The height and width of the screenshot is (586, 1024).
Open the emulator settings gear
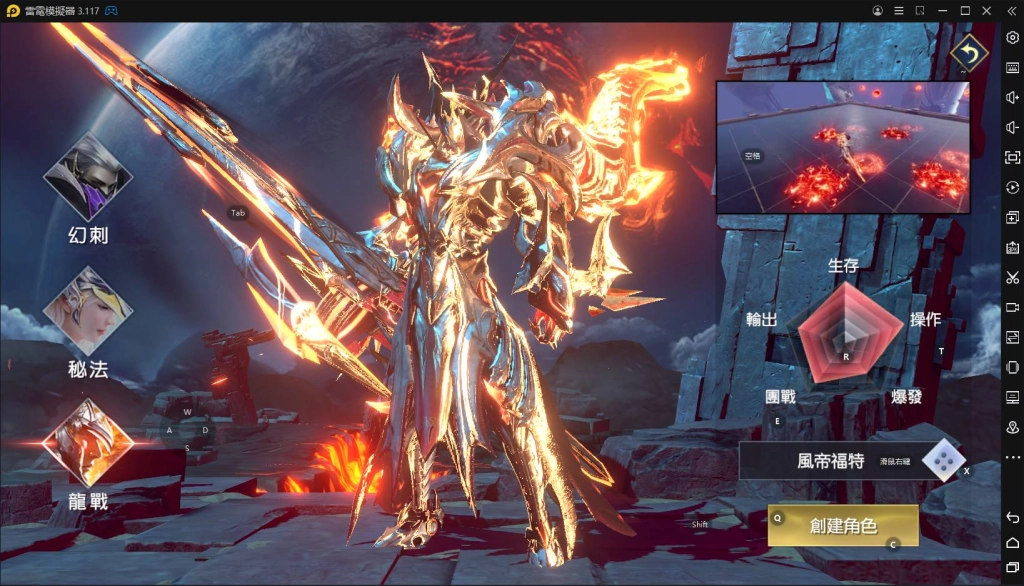click(1012, 37)
